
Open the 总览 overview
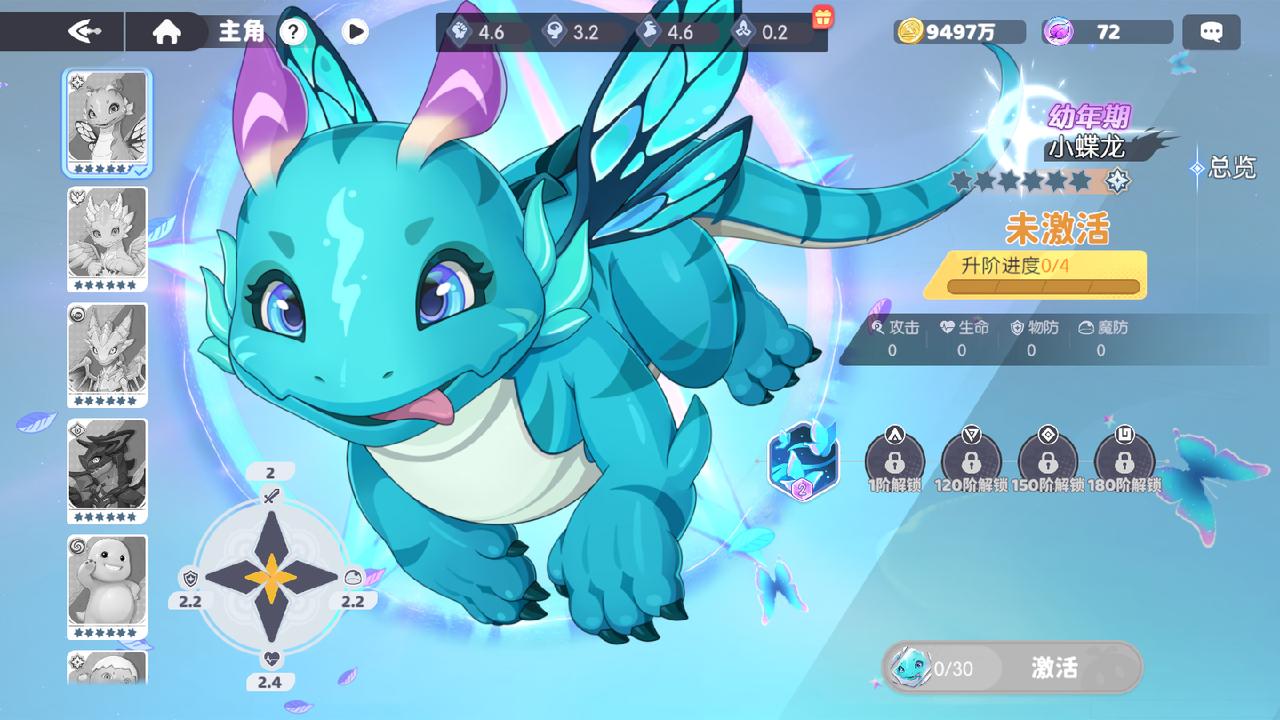click(1223, 168)
